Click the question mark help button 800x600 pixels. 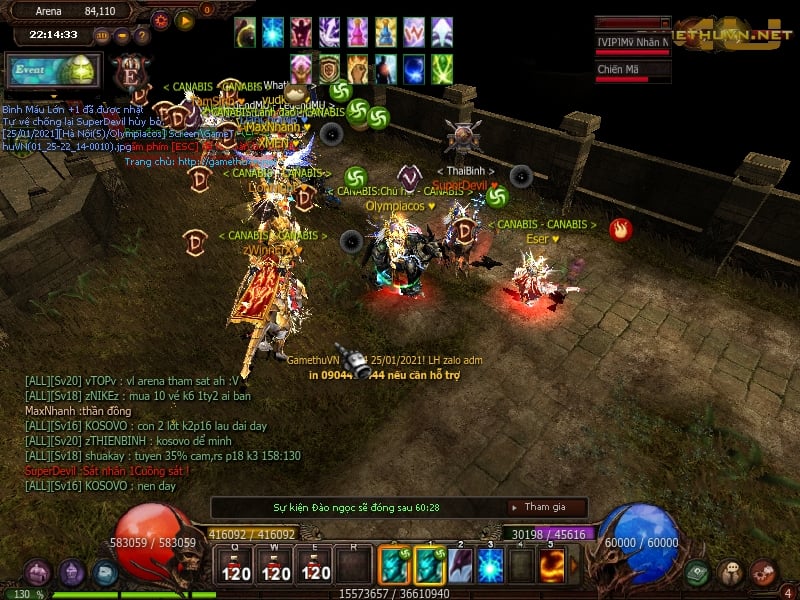[x=142, y=35]
